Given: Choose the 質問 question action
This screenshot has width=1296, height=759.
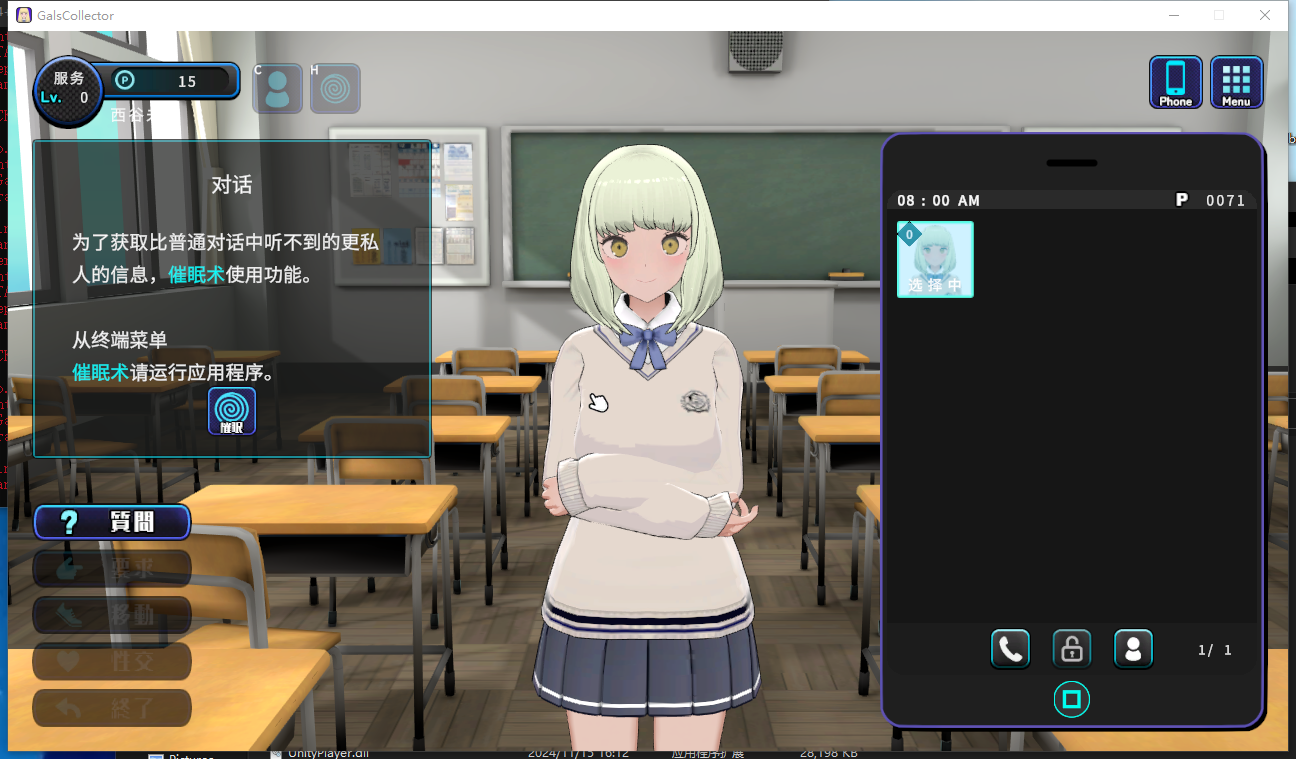Looking at the screenshot, I should [x=112, y=522].
